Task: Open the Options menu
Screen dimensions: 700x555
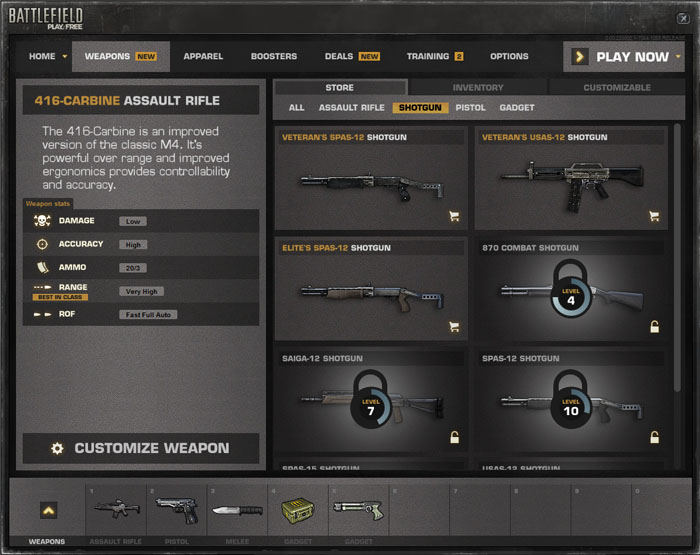Action: click(509, 57)
